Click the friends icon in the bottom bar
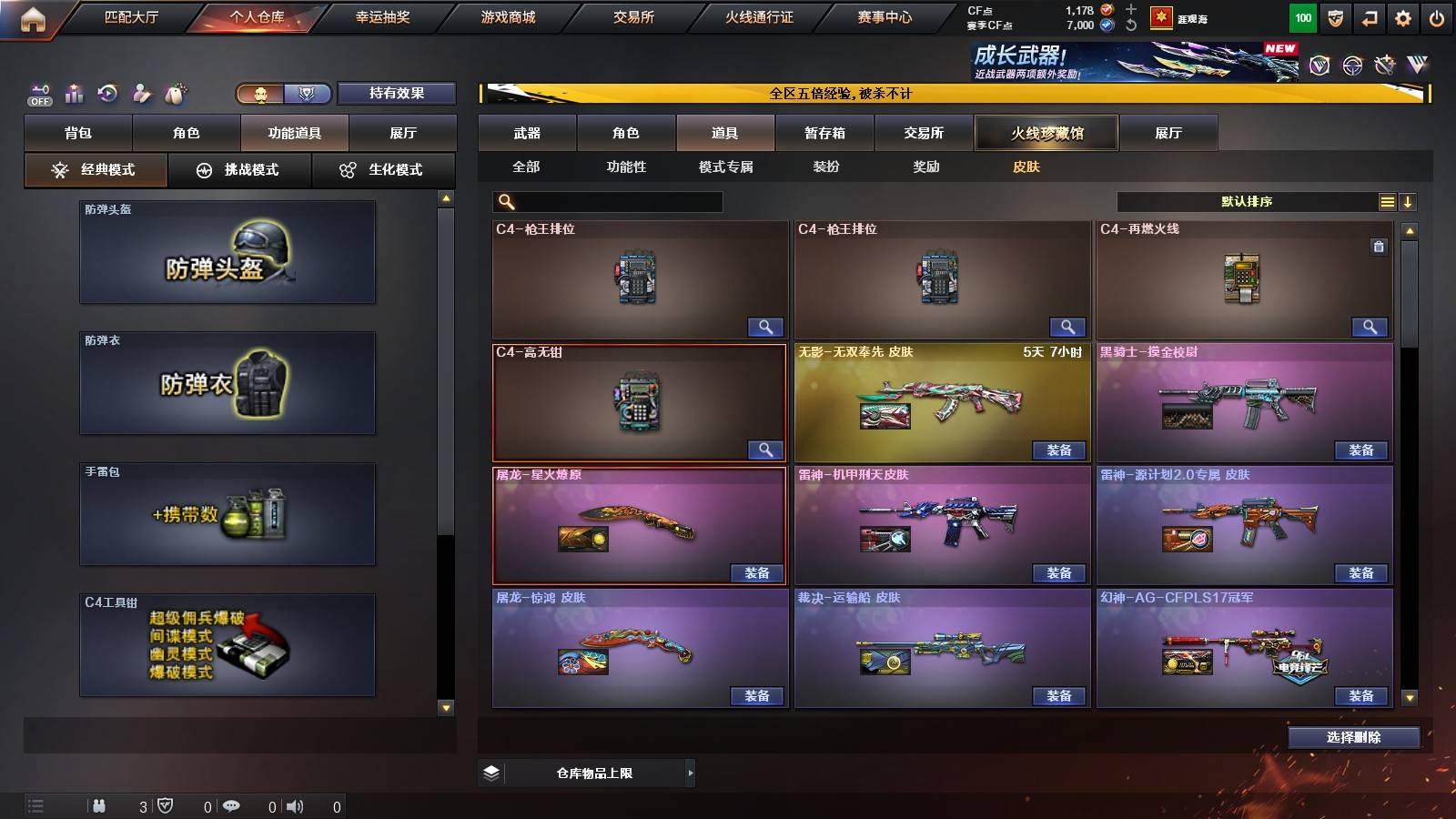The image size is (1456, 819). (100, 805)
